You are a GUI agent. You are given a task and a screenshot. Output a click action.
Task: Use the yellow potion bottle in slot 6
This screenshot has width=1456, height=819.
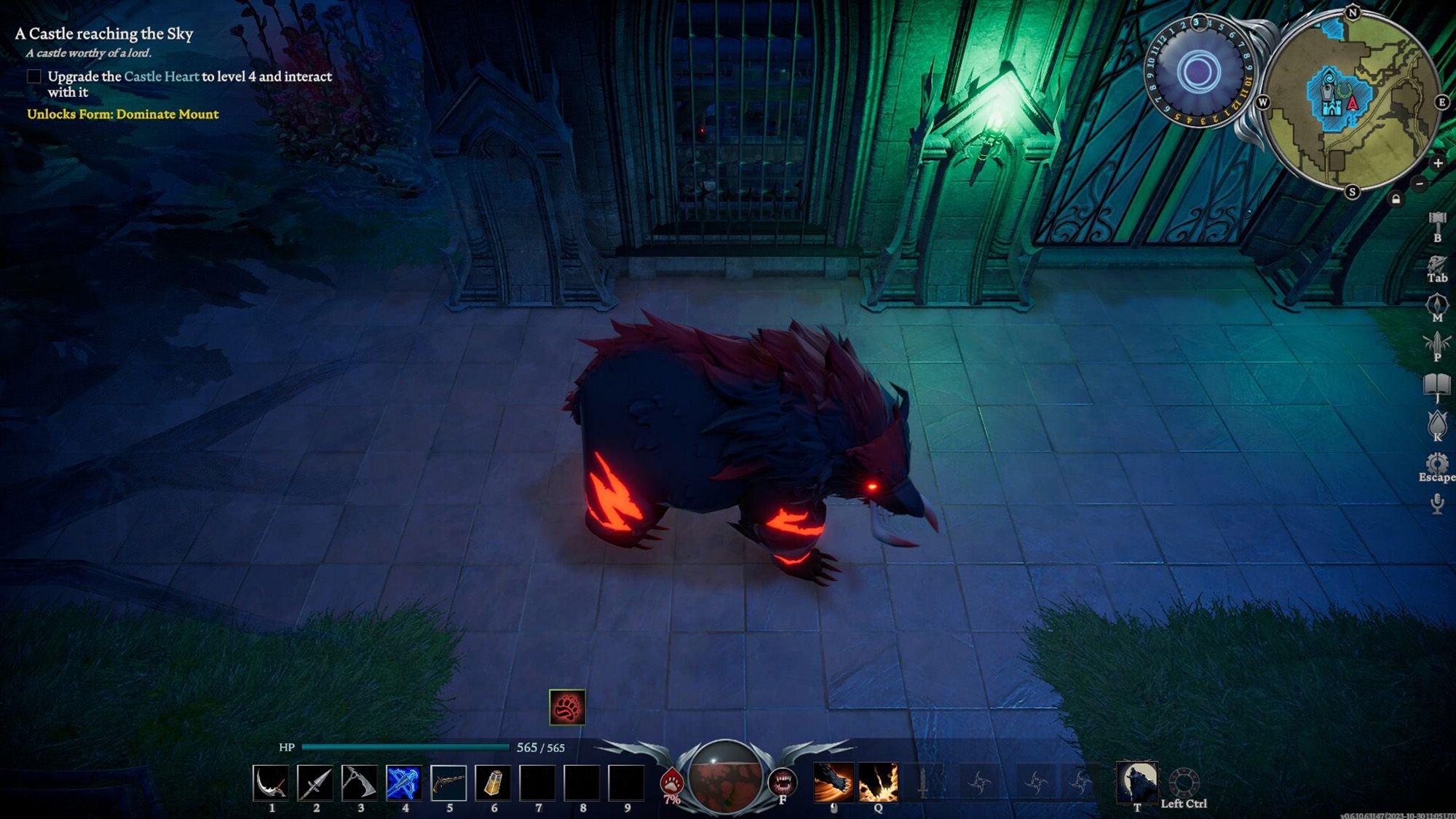click(x=493, y=783)
